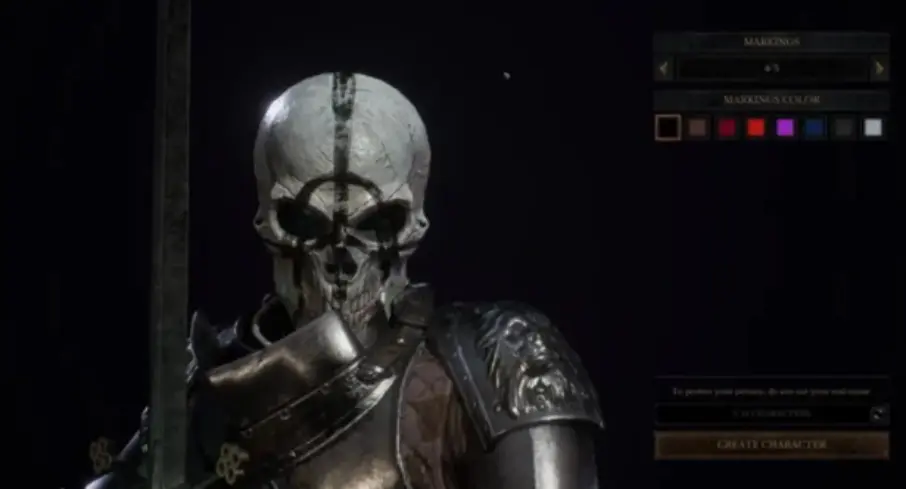Pick the brown markings color swatch
The image size is (906, 489).
coord(697,127)
